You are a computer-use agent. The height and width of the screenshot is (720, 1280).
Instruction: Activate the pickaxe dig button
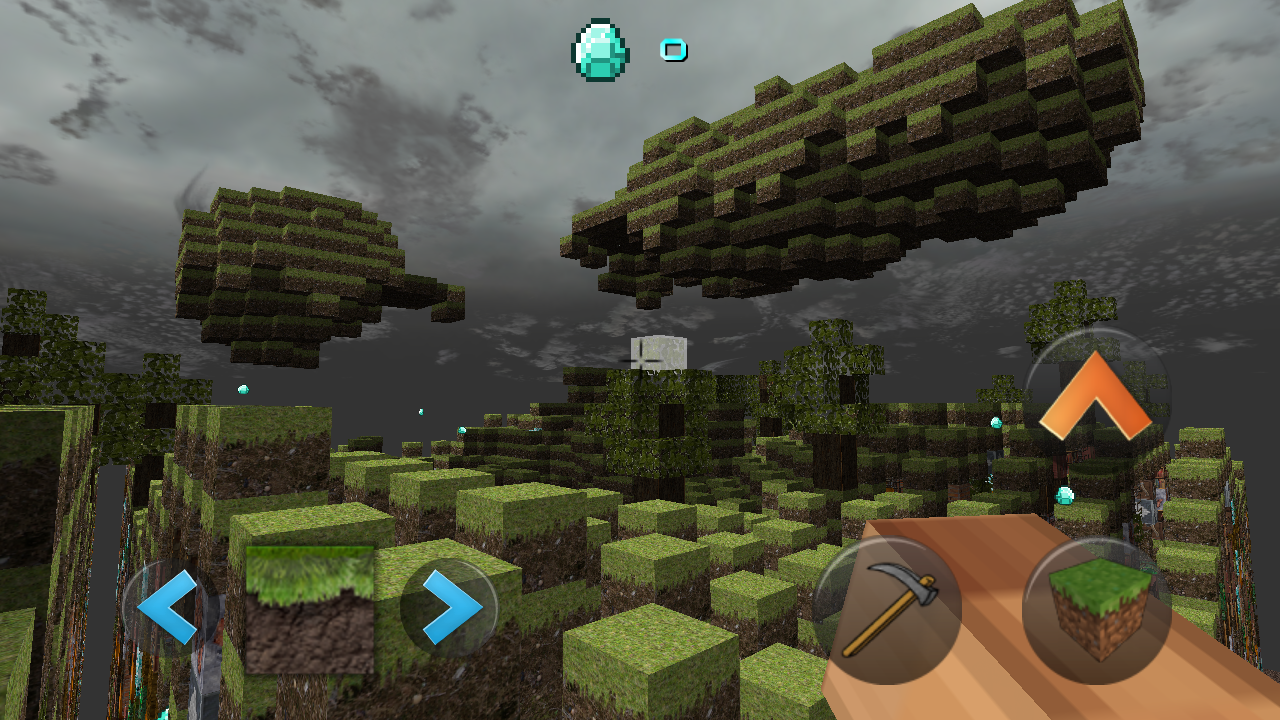click(888, 611)
